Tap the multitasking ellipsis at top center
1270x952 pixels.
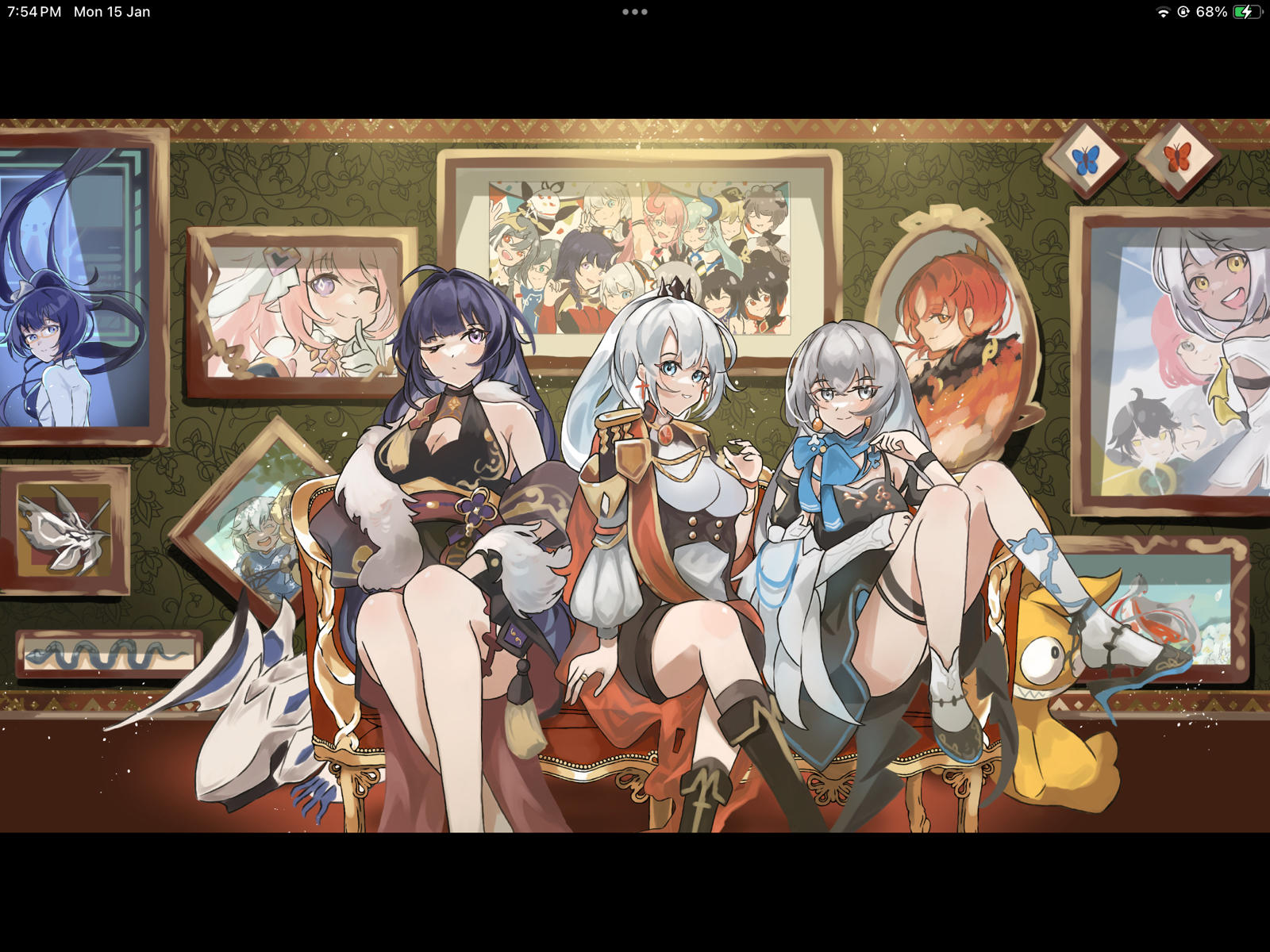coord(634,12)
